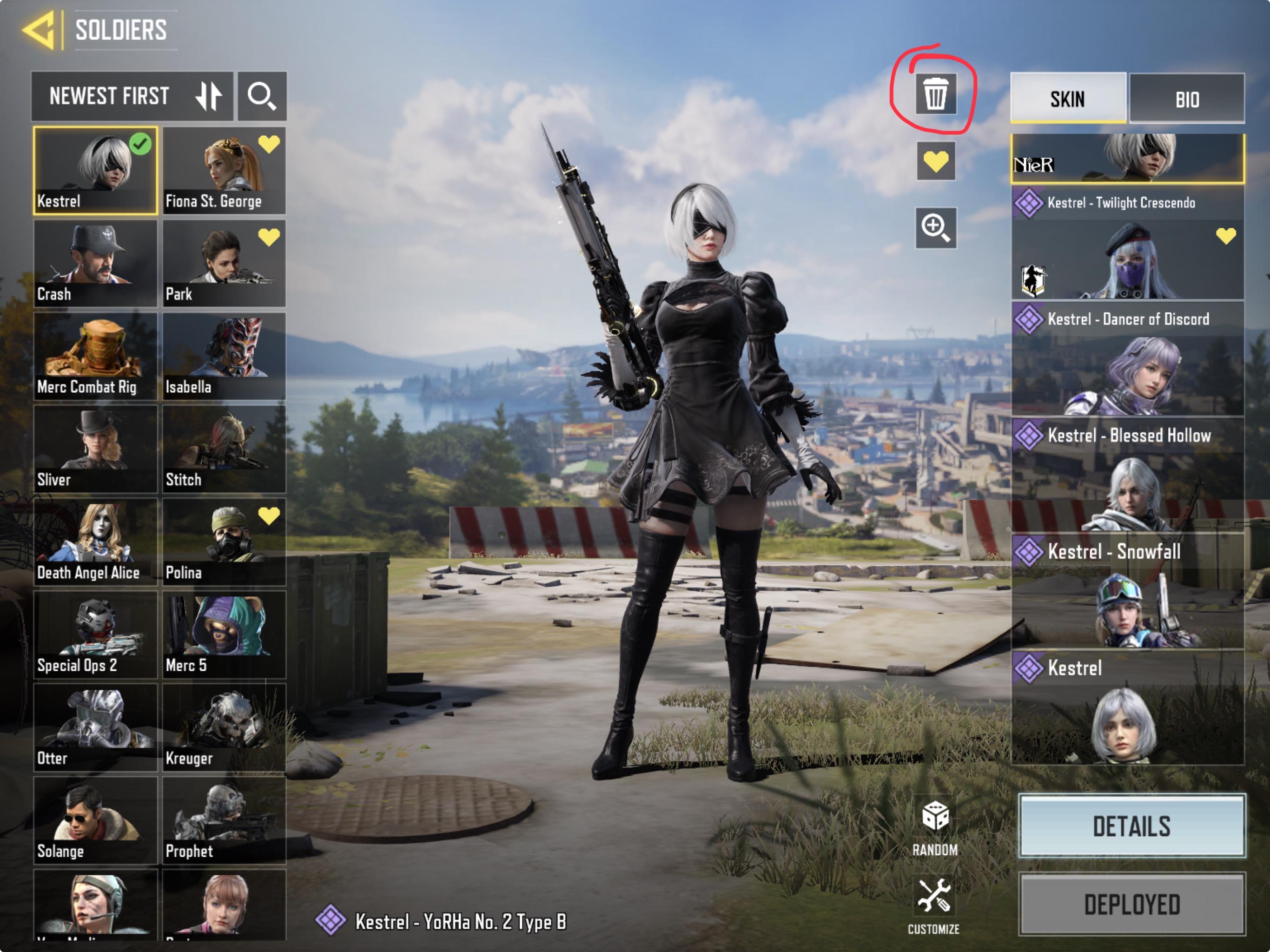Select the Fiona St. George soldier
Image resolution: width=1270 pixels, height=952 pixels.
click(x=224, y=171)
